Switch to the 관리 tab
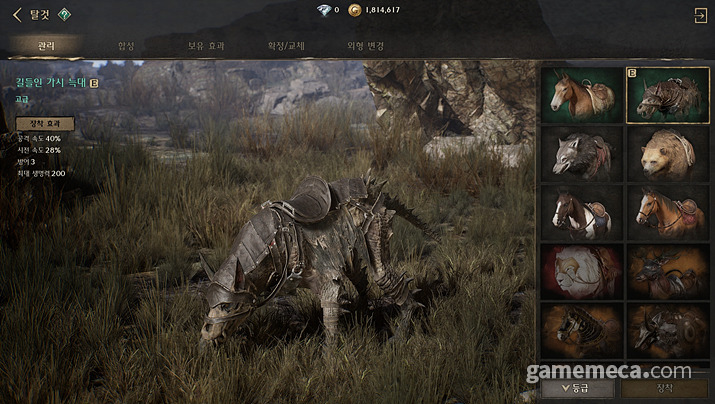 tap(47, 46)
